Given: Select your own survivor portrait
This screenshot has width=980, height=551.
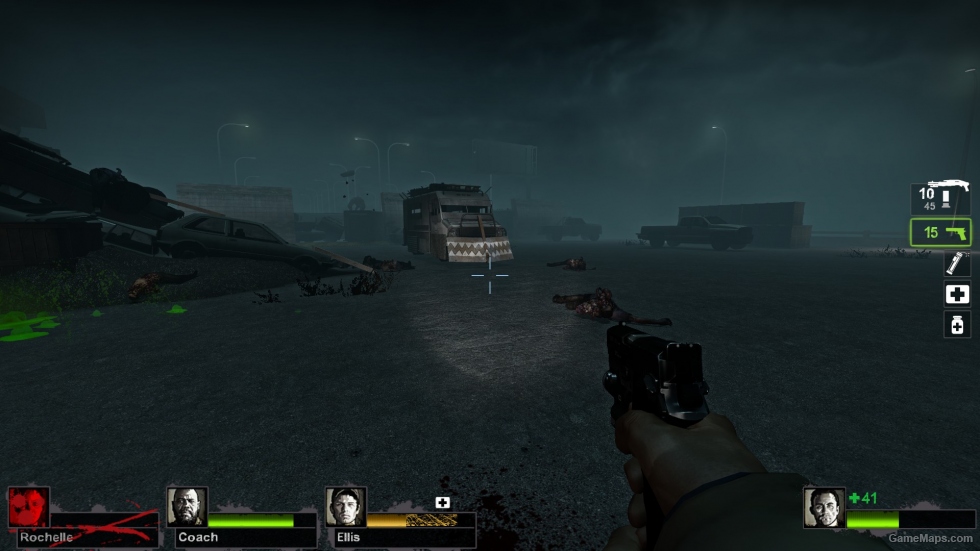Looking at the screenshot, I should tap(824, 507).
